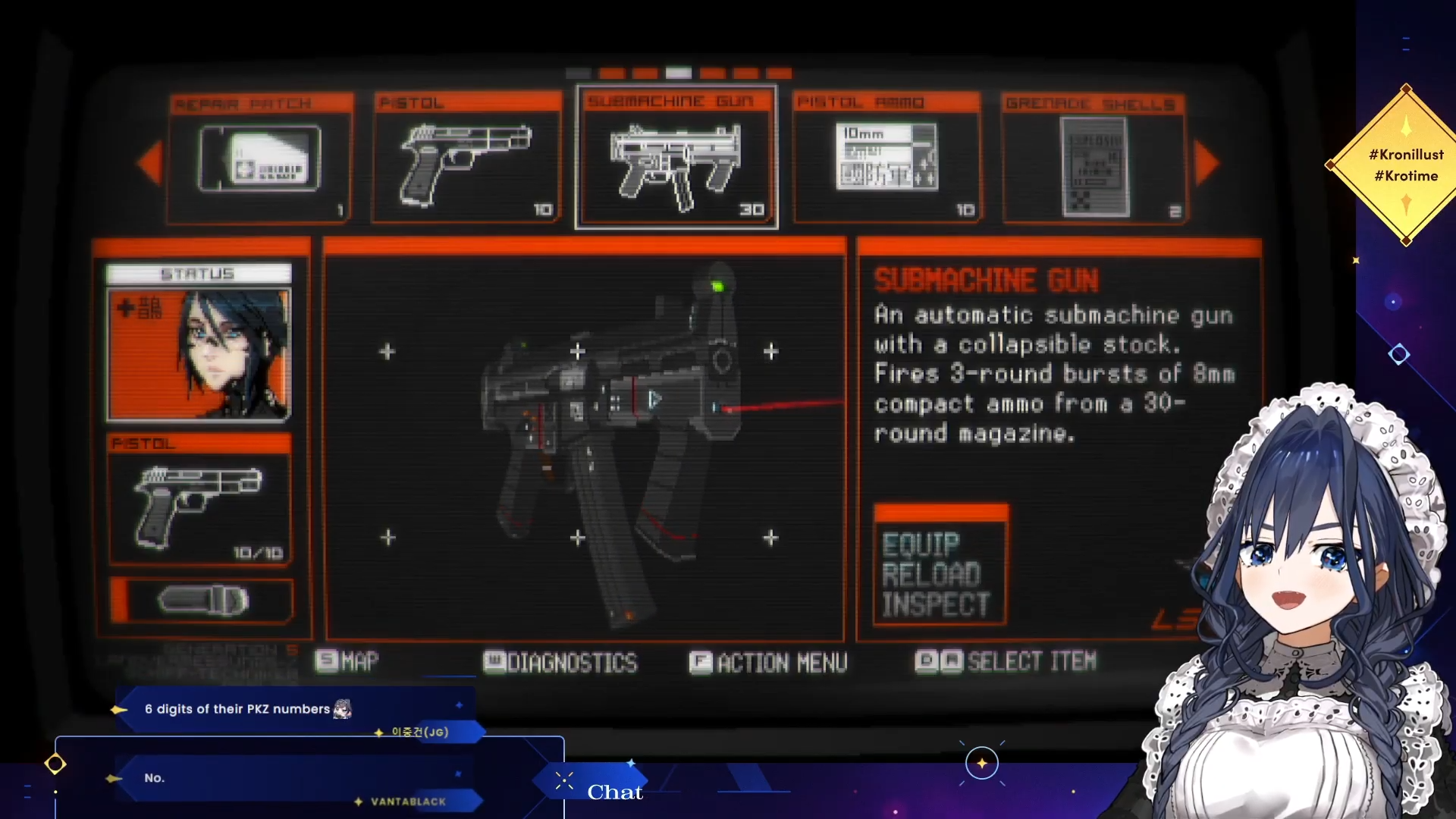Click the right inventory scroll arrow

pos(1207,162)
